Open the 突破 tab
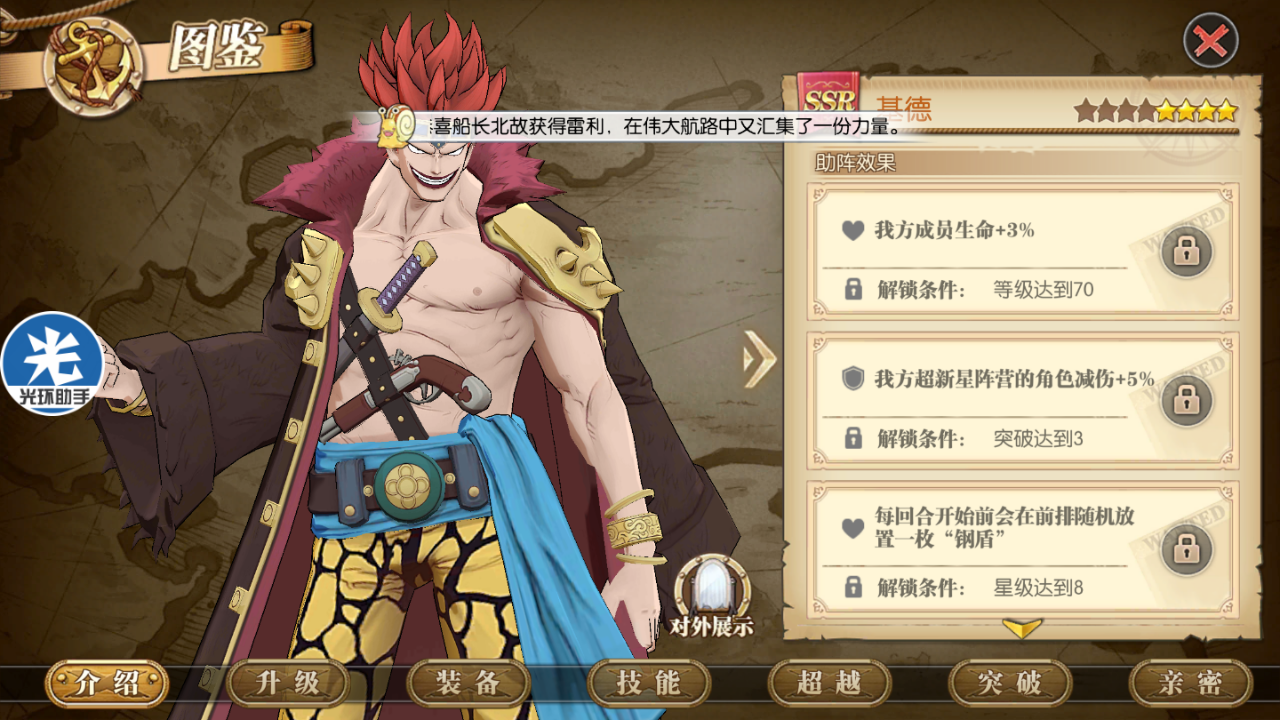This screenshot has height=720, width=1280. pos(1010,684)
